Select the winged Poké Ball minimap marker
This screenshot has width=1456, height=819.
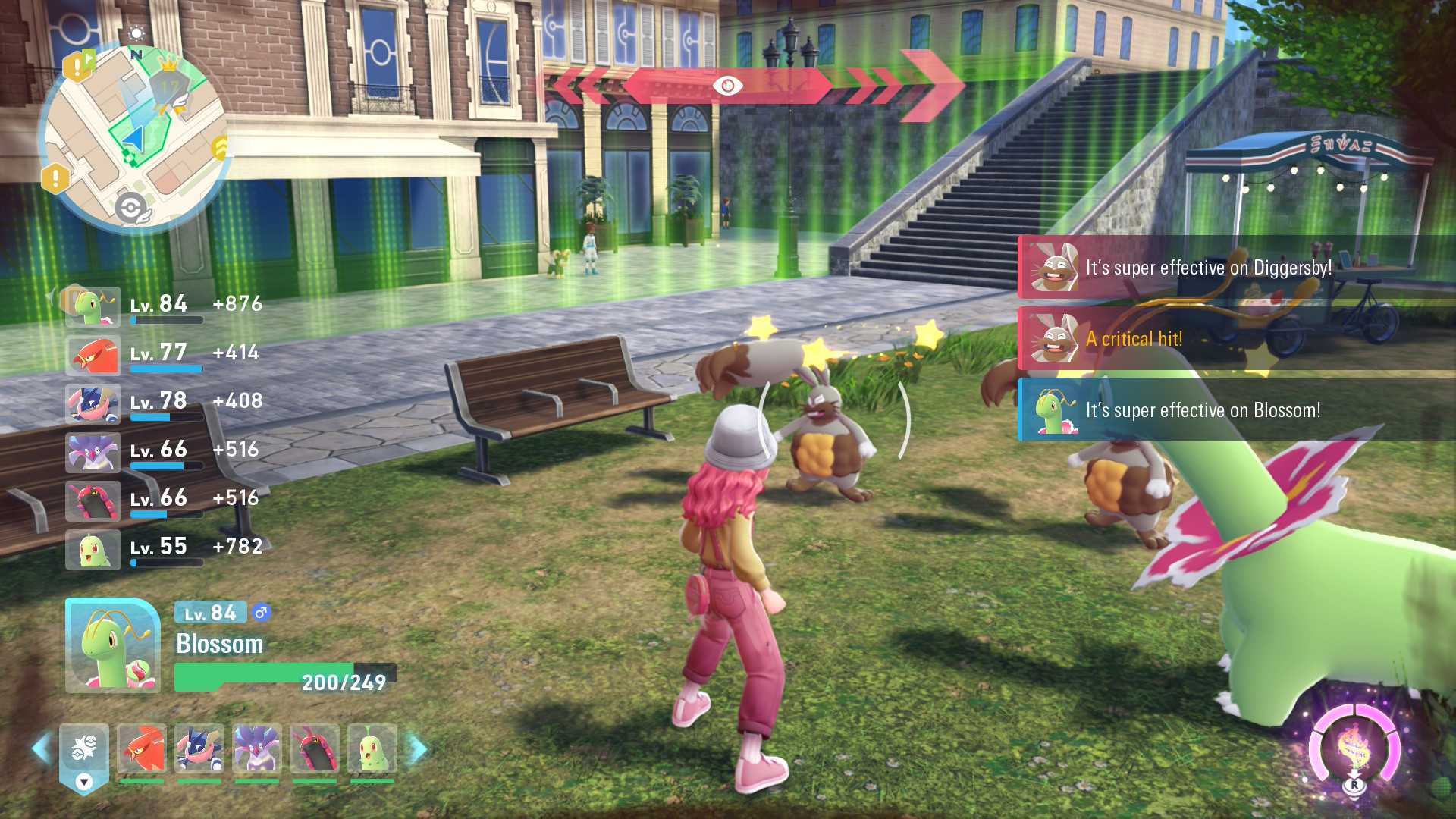pyautogui.click(x=132, y=208)
